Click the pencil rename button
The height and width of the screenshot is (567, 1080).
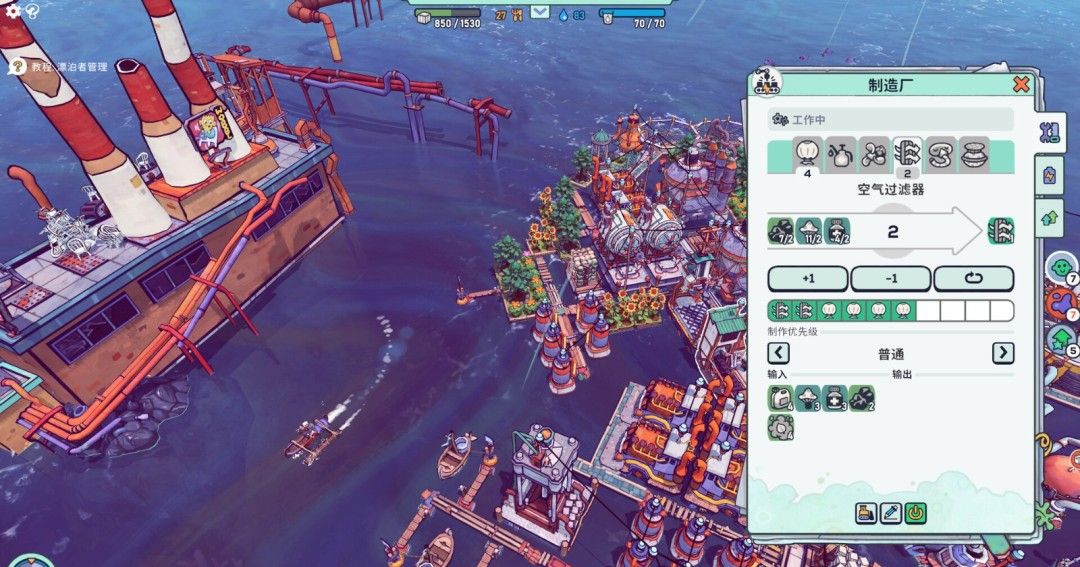coord(891,514)
